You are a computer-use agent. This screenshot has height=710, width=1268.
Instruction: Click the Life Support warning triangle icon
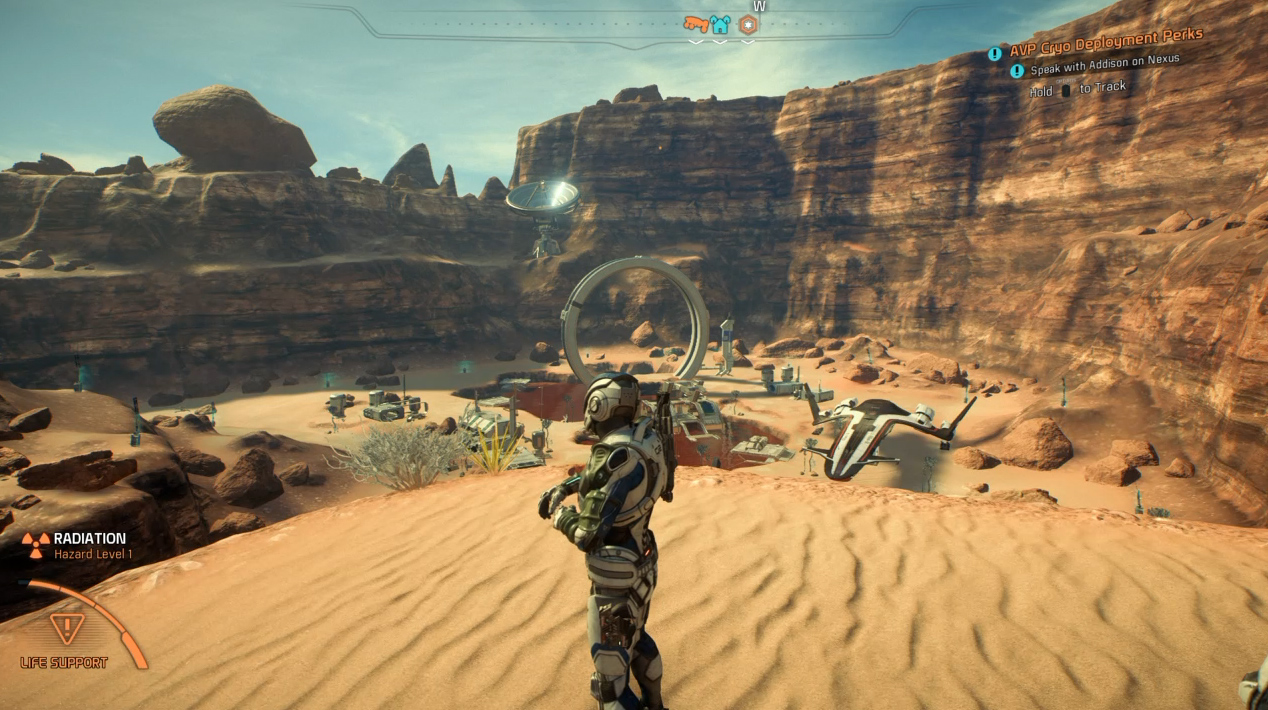67,628
